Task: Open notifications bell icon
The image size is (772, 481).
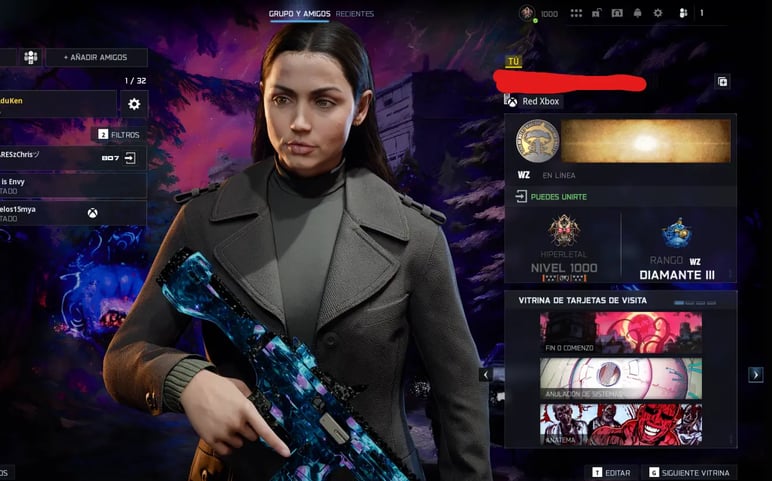Action: pos(637,14)
